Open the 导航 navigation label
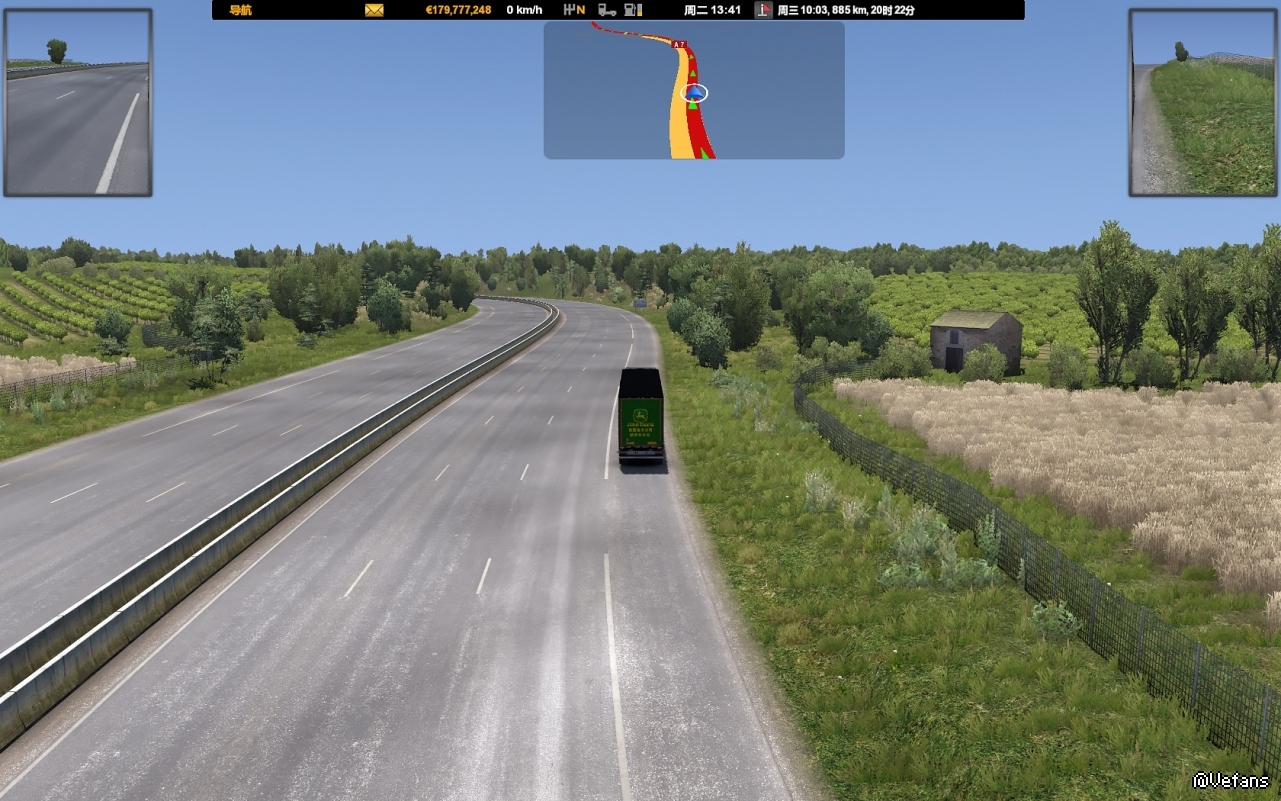Viewport: 1281px width, 801px height. click(240, 10)
